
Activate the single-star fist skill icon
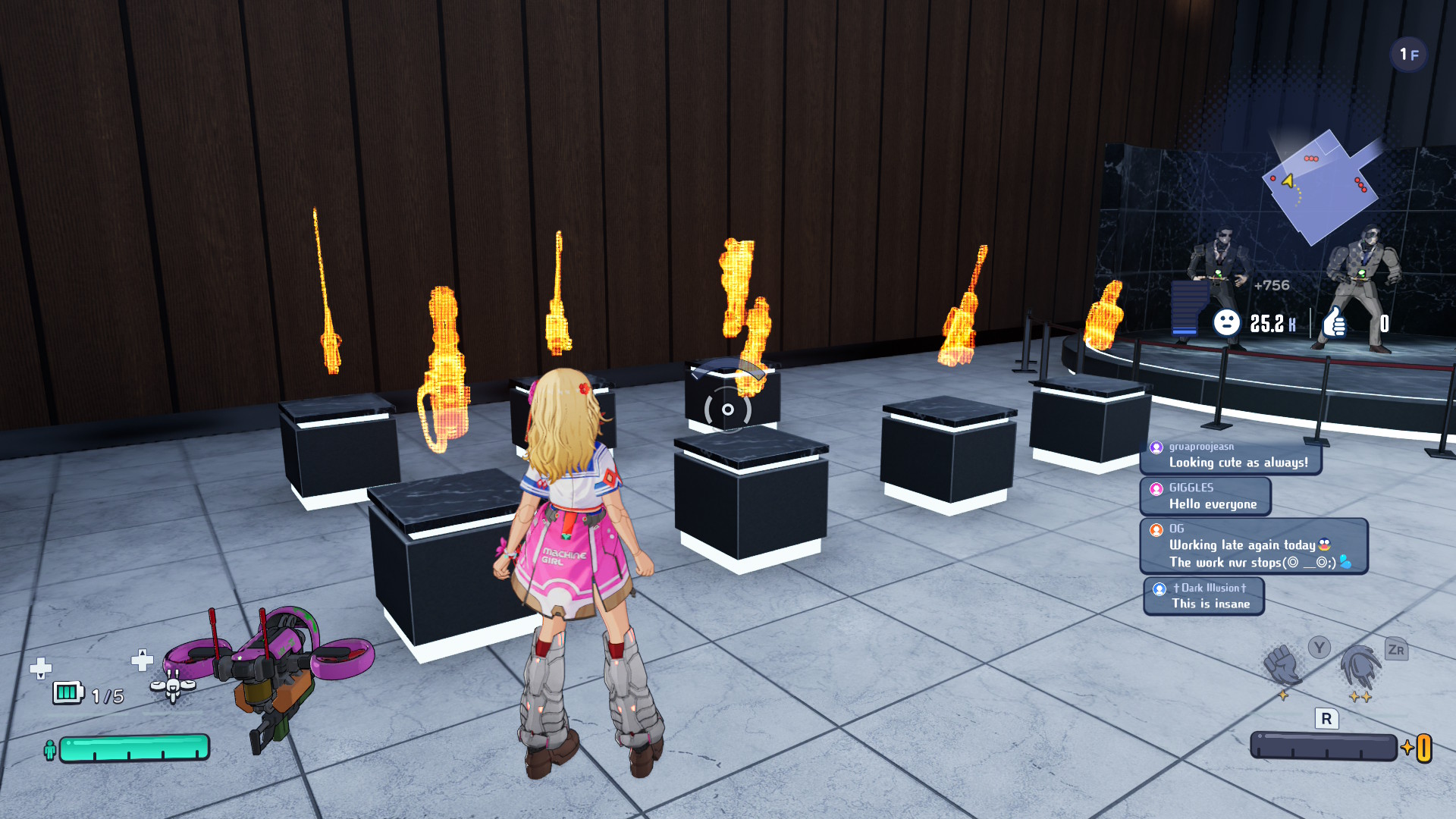coord(1282,665)
